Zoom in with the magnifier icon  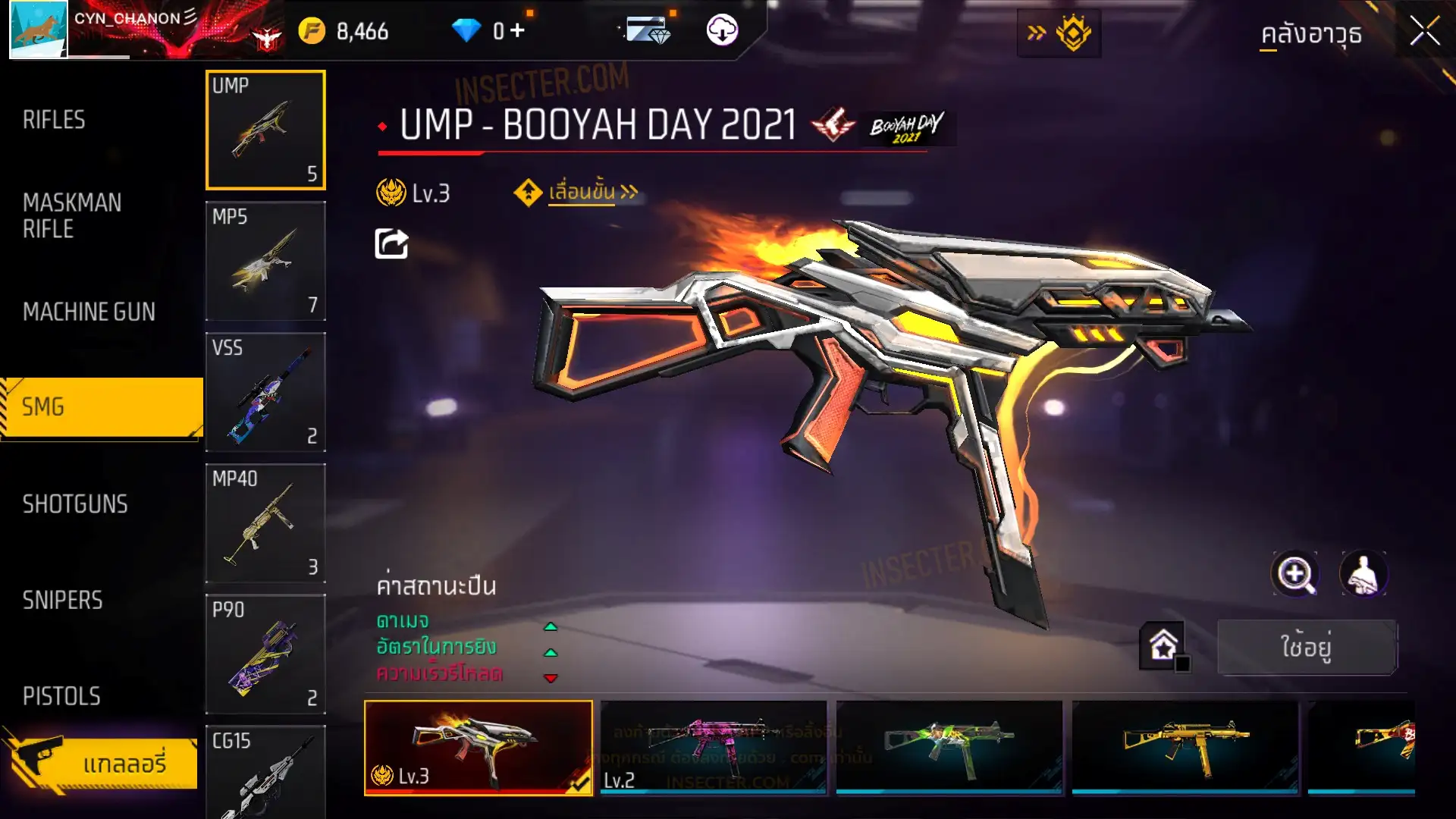[x=1294, y=574]
